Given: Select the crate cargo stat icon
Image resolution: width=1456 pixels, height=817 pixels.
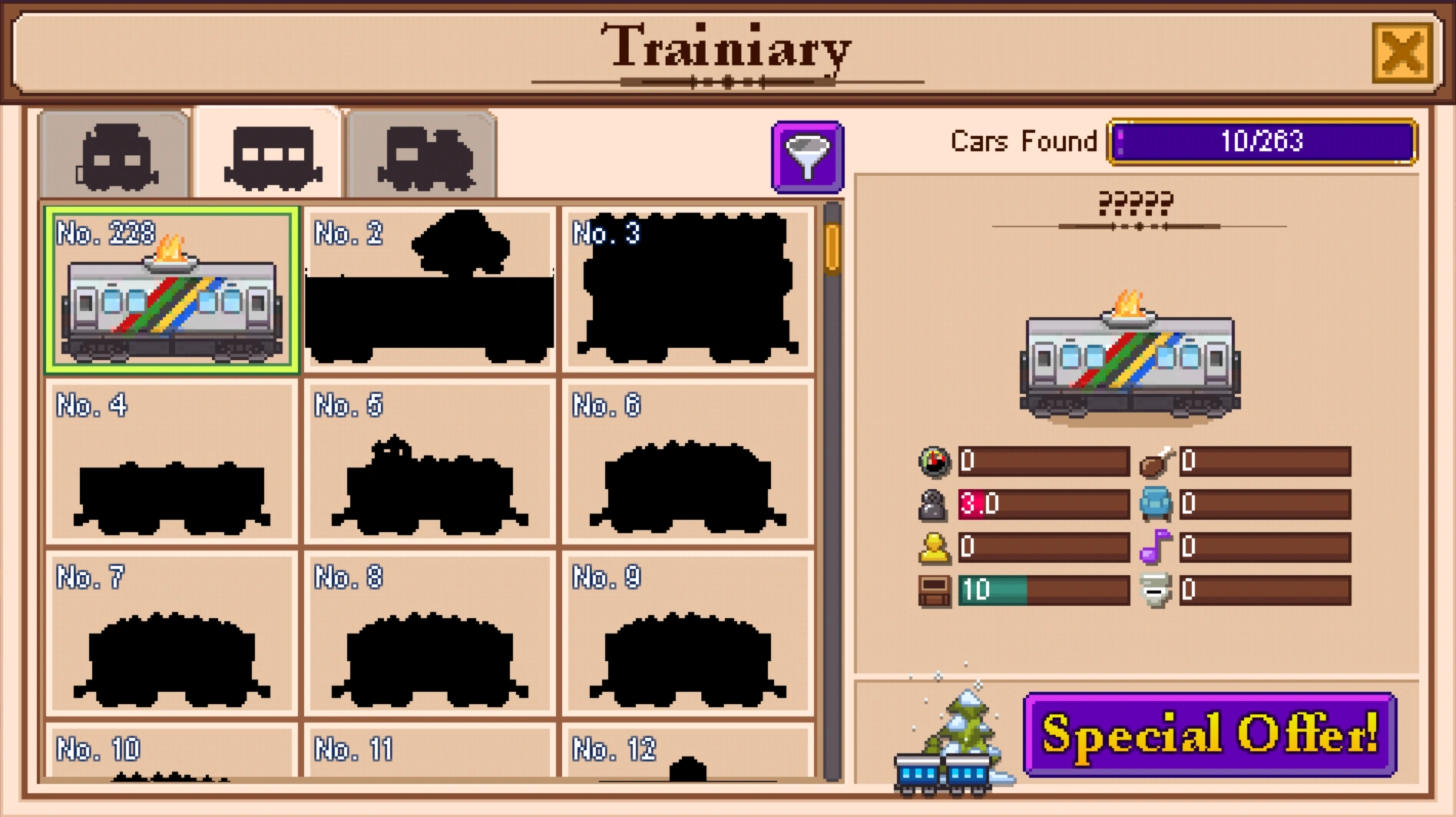Looking at the screenshot, I should (933, 589).
